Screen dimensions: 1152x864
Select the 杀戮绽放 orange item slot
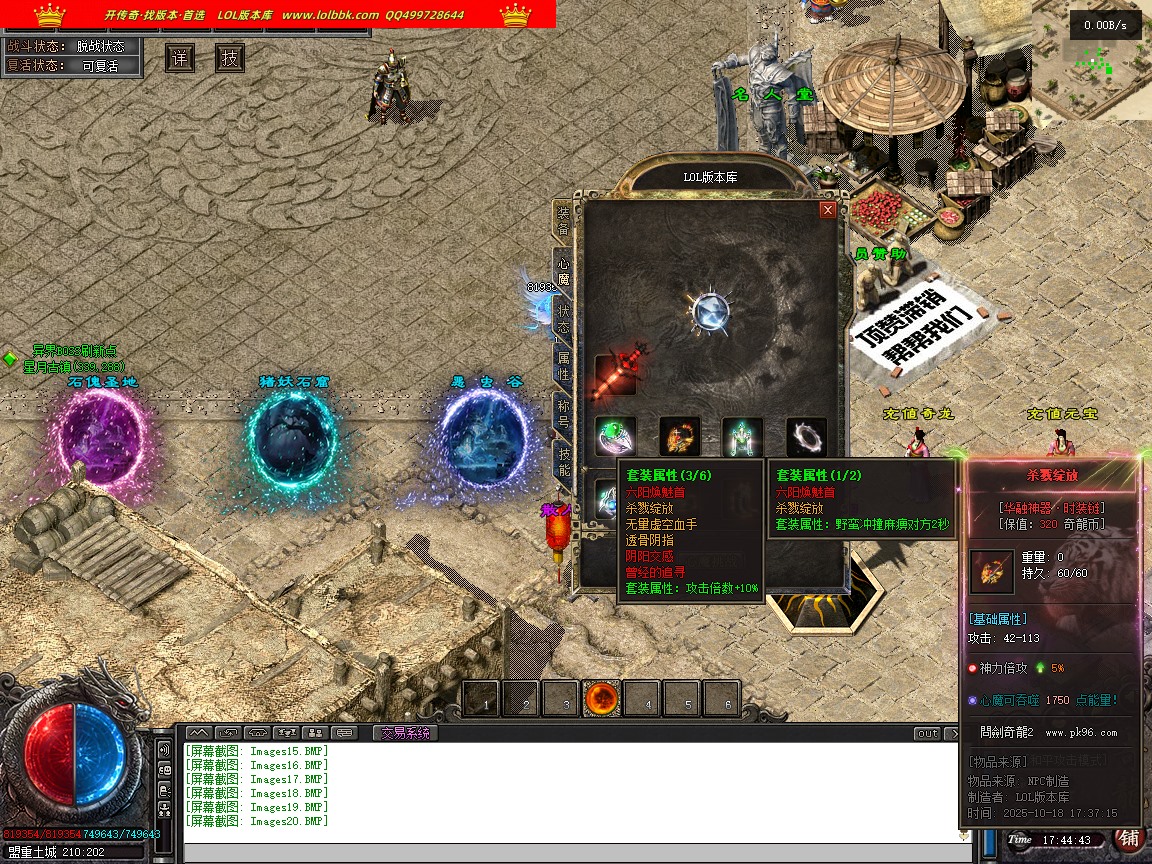click(x=679, y=437)
